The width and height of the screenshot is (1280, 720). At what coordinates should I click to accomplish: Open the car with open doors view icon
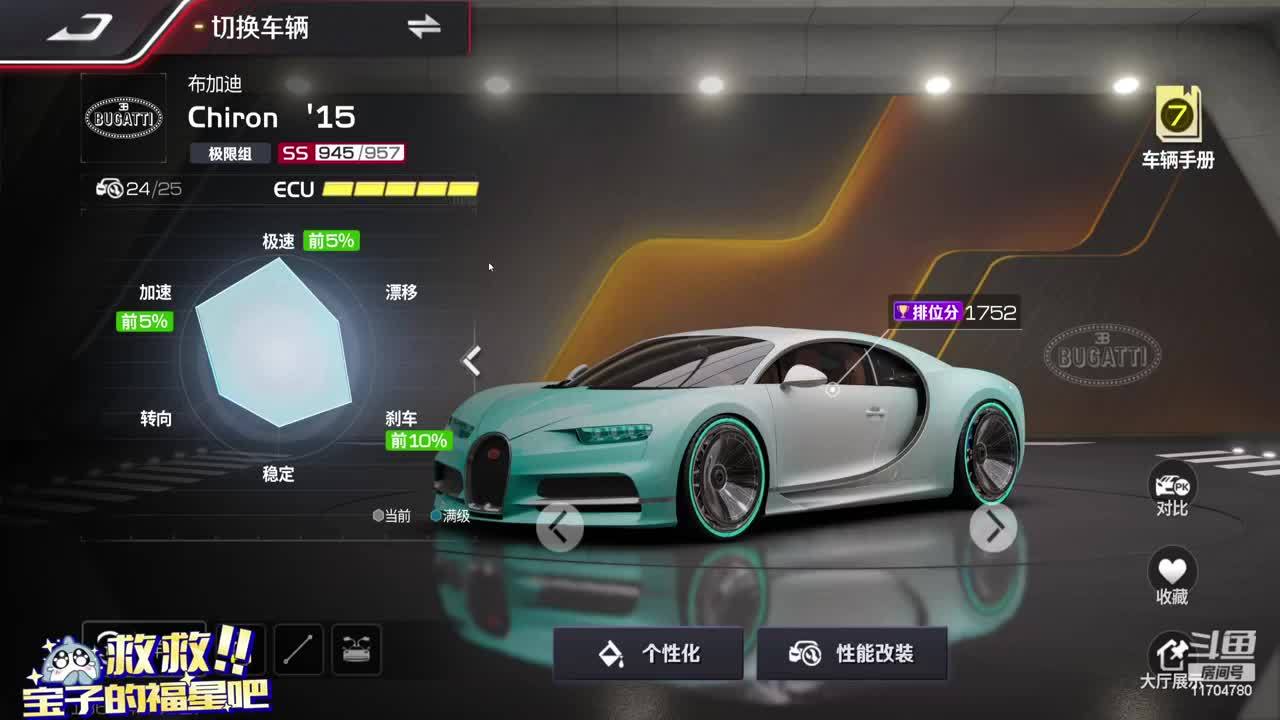(x=356, y=650)
